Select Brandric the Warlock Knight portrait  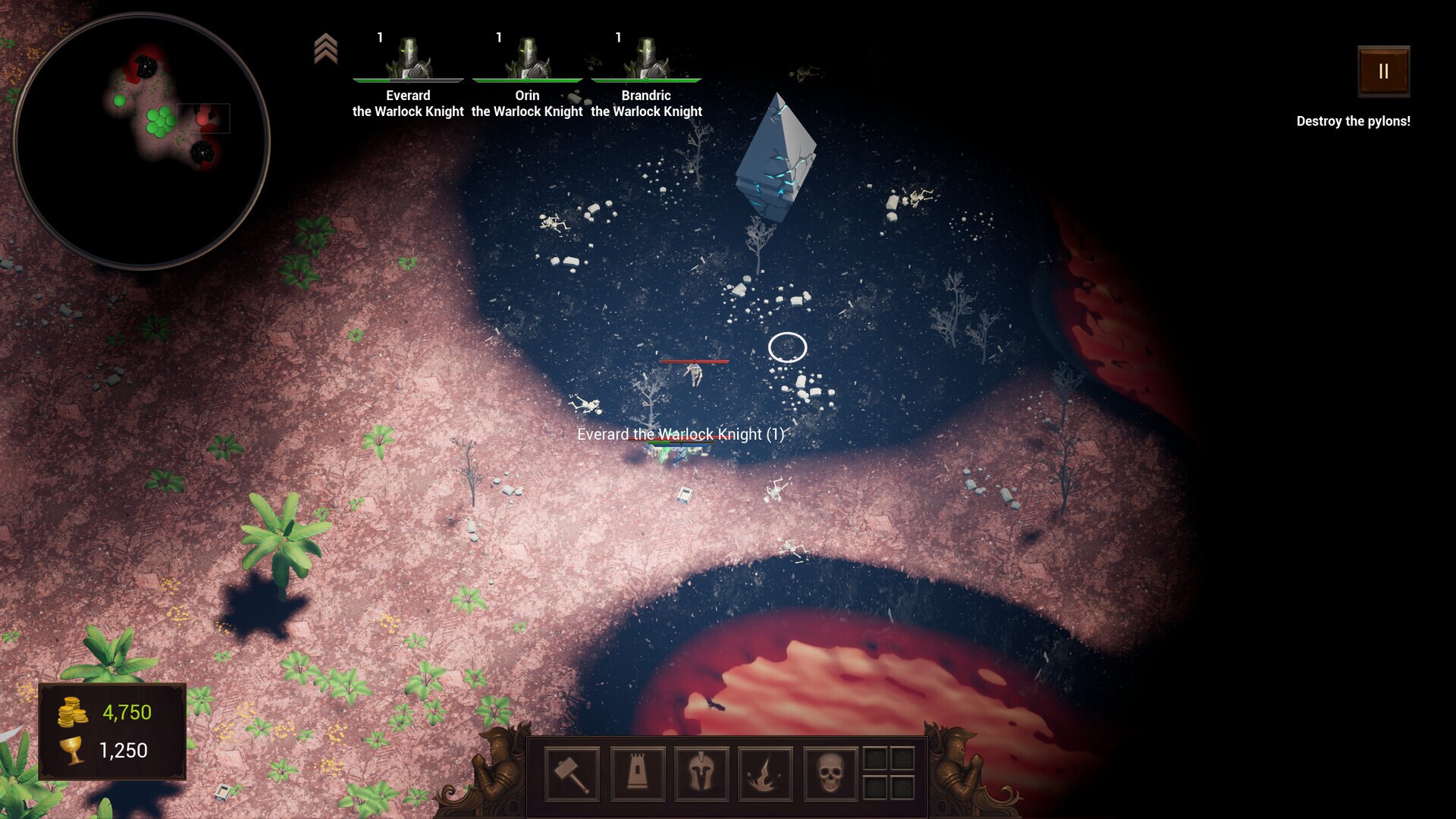pyautogui.click(x=646, y=57)
